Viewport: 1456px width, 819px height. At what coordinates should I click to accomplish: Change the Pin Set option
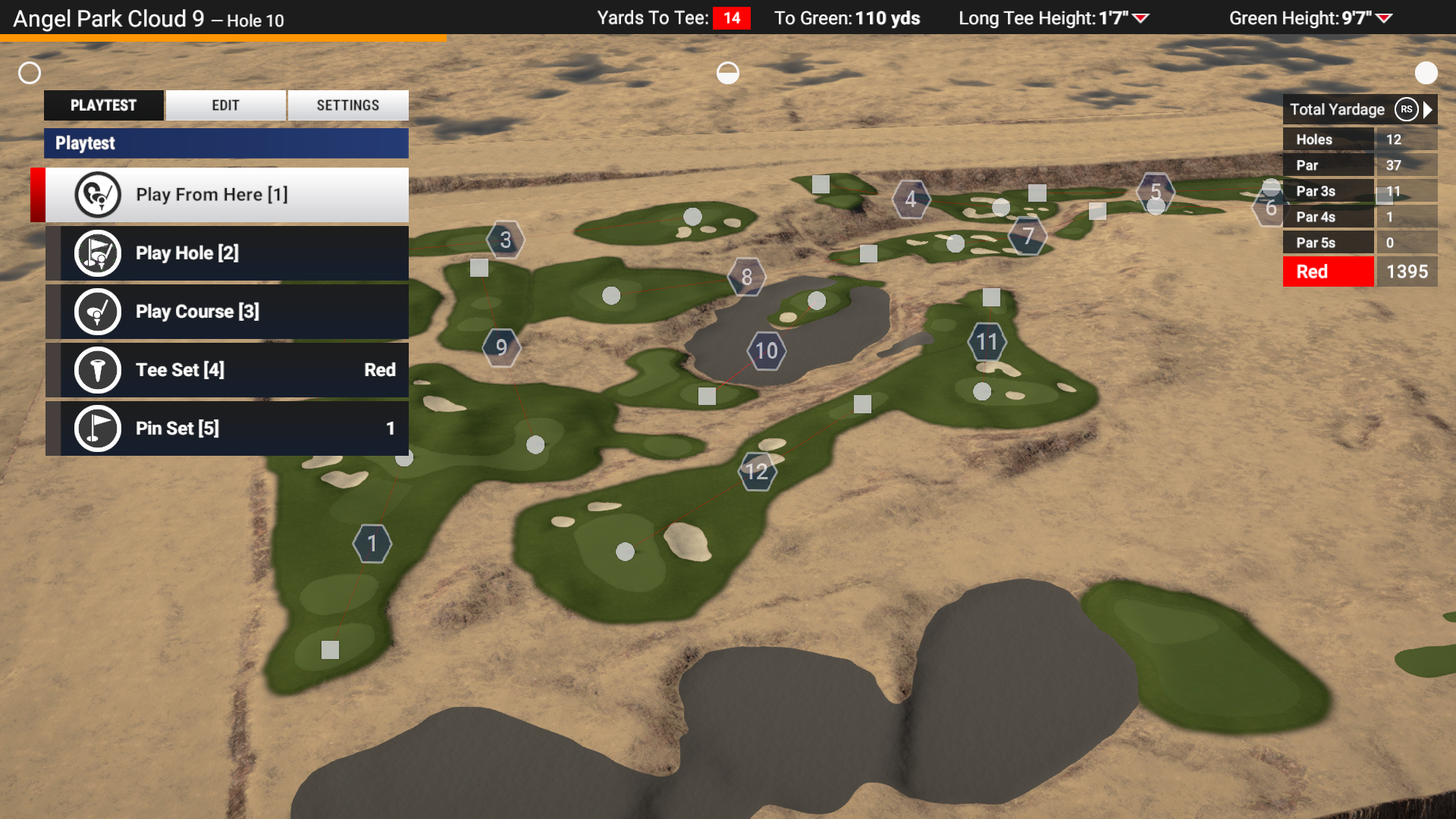point(227,428)
